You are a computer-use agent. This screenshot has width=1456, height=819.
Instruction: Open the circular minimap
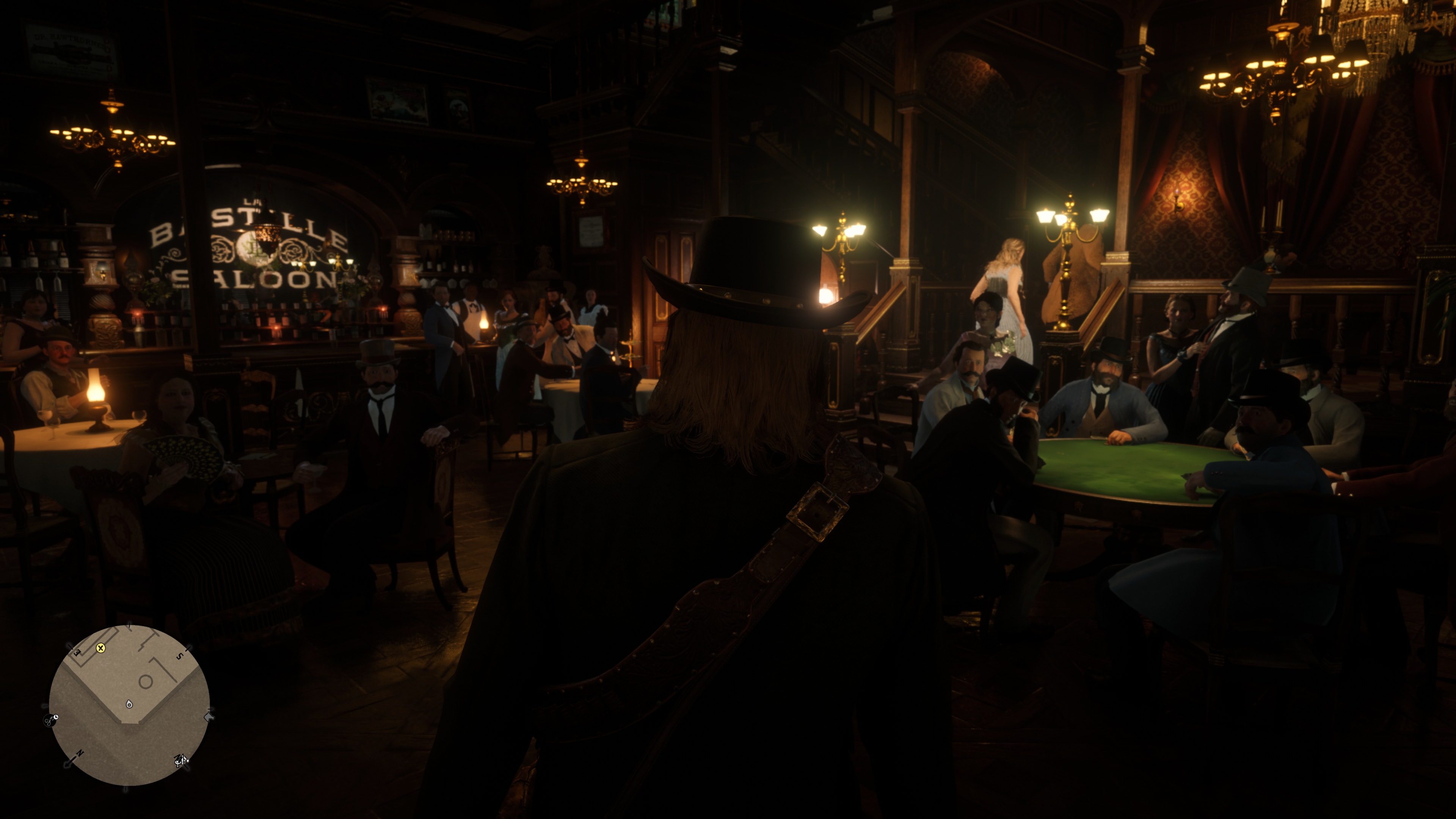[x=129, y=705]
